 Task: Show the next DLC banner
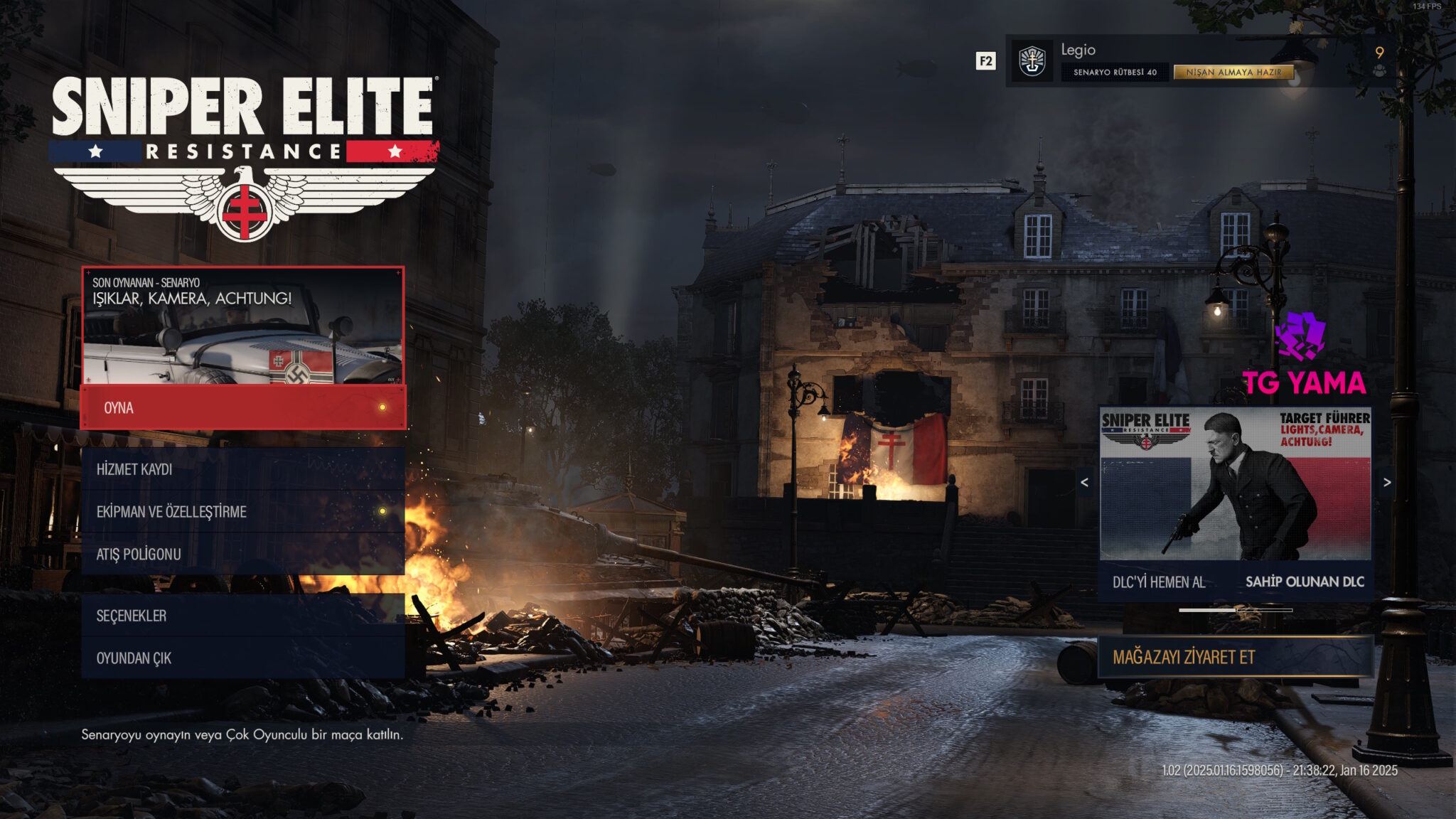tap(1387, 483)
